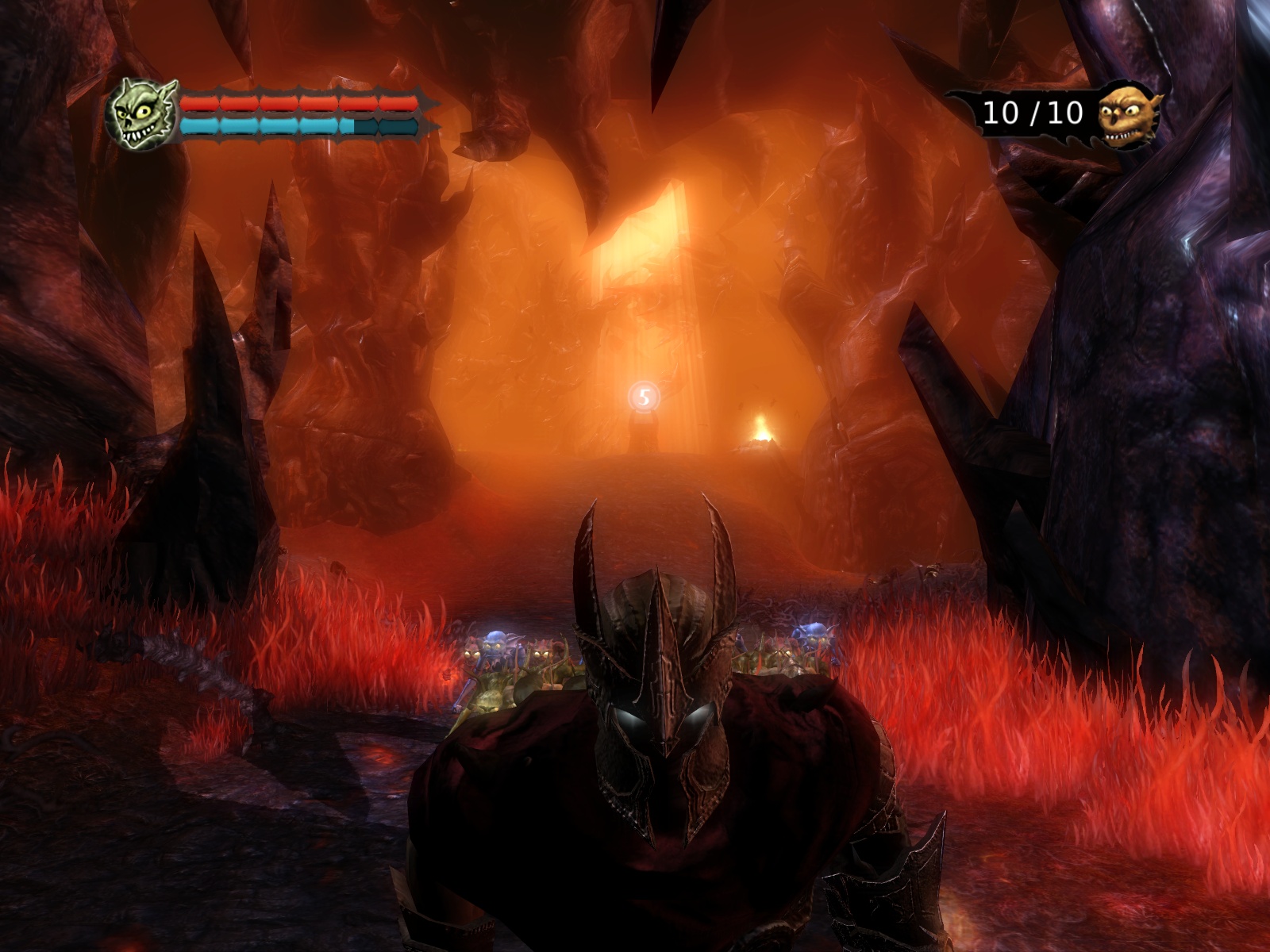The image size is (1270, 952).
Task: Click the glowing number 5 marker
Action: point(644,397)
